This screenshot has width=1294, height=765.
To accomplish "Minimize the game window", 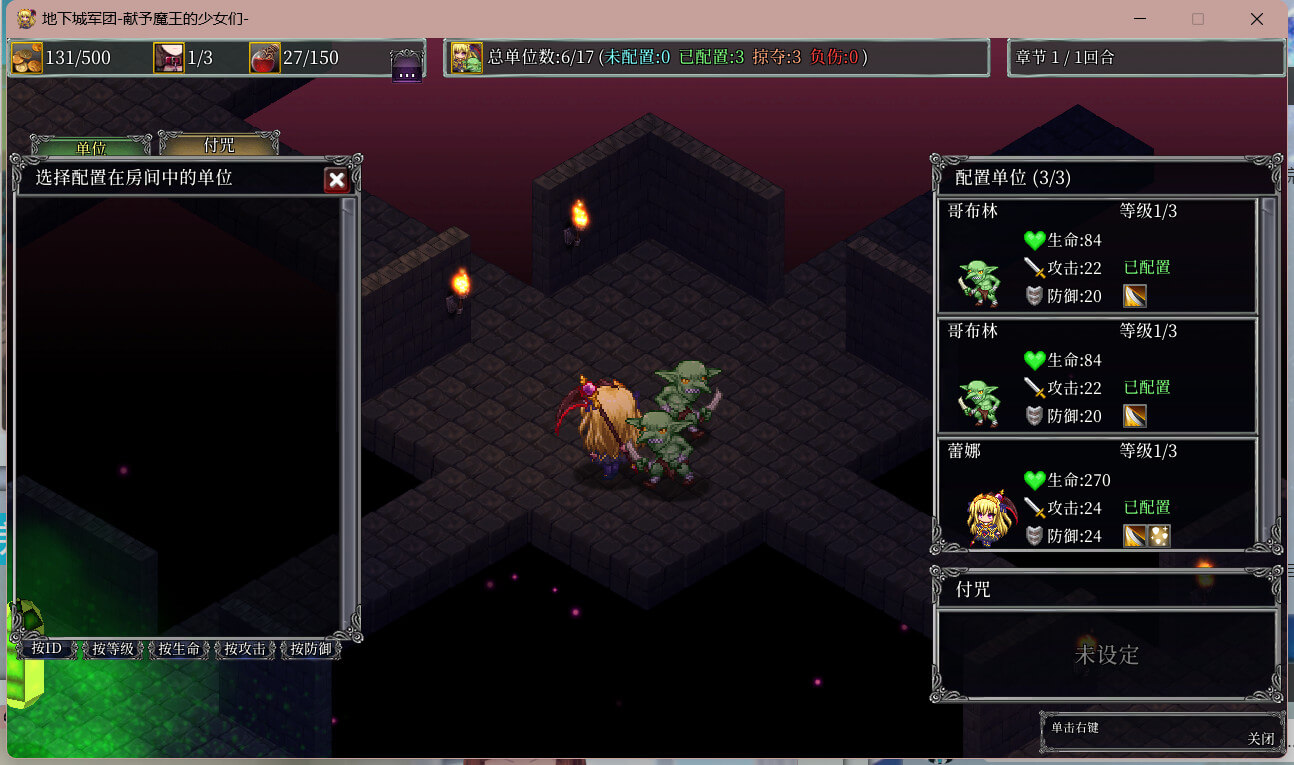I will tap(1139, 19).
